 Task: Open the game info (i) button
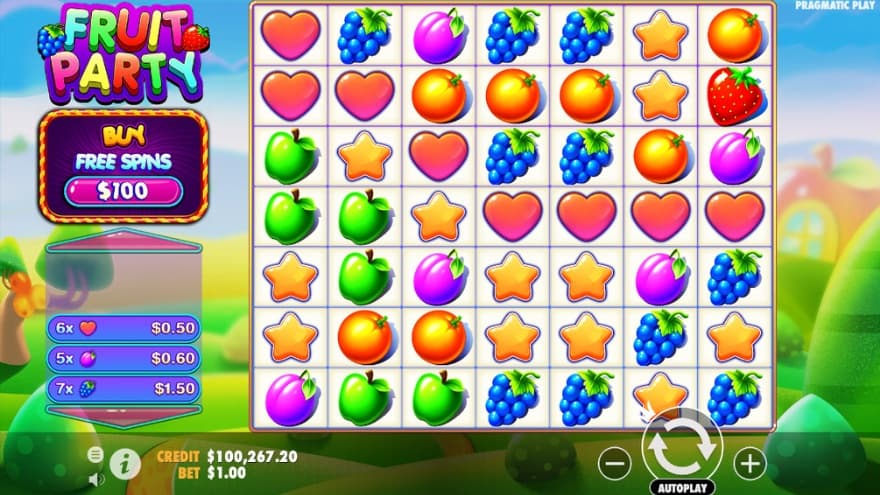pos(125,462)
